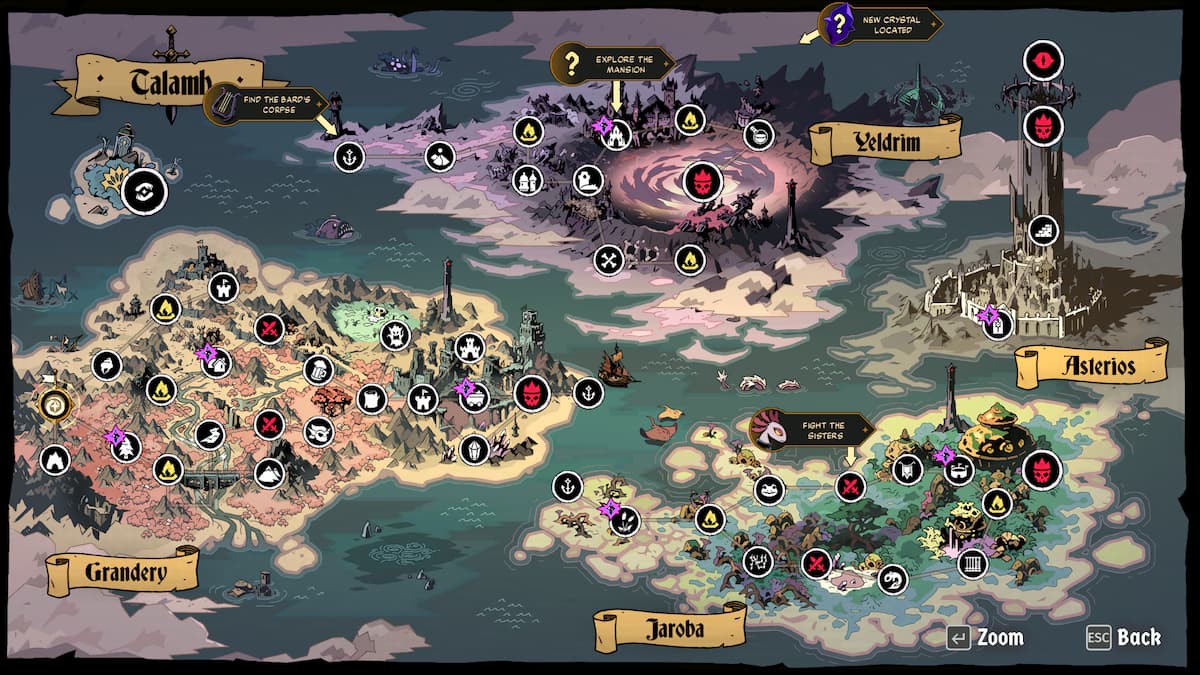This screenshot has height=675, width=1200.
Task: Select the circular arrows node on small island
Action: pyautogui.click(x=143, y=191)
